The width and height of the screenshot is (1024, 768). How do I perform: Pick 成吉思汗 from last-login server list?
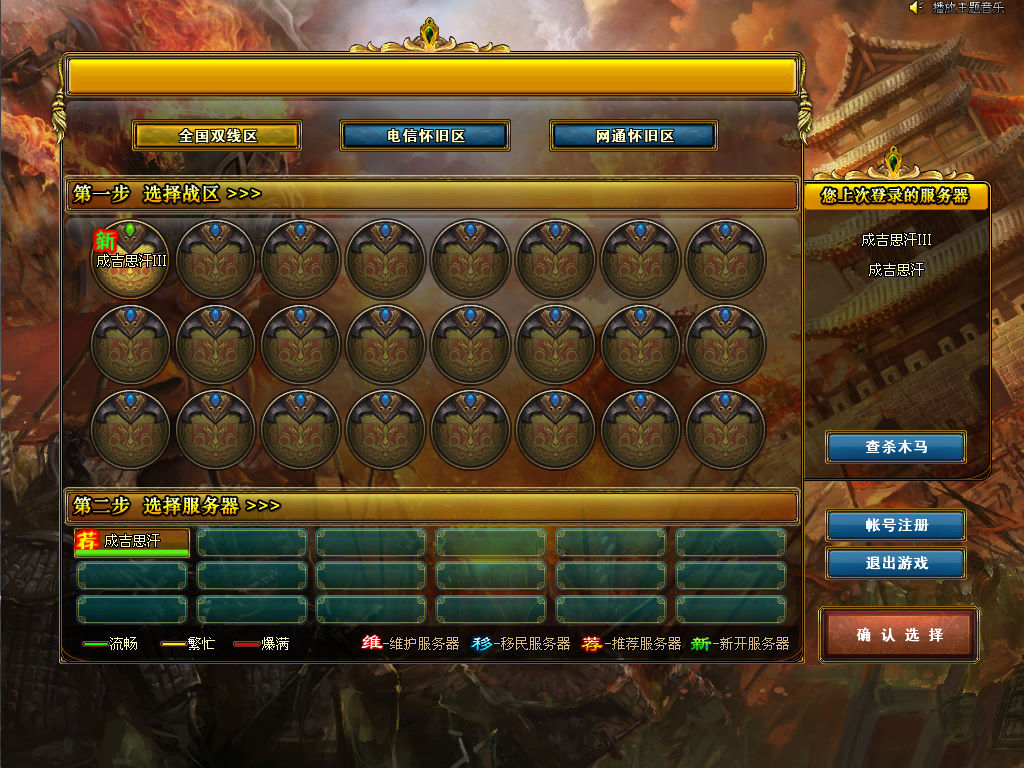pyautogui.click(x=896, y=270)
